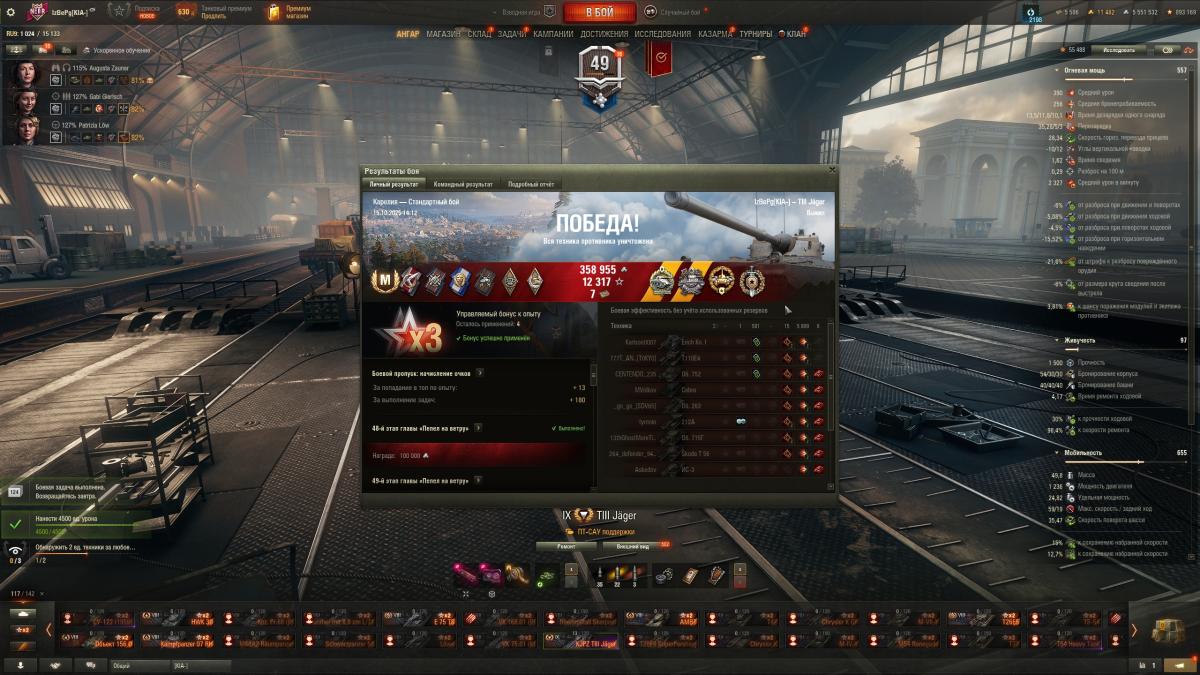
Task: Open the МАГАЗИН menu
Action: [443, 34]
